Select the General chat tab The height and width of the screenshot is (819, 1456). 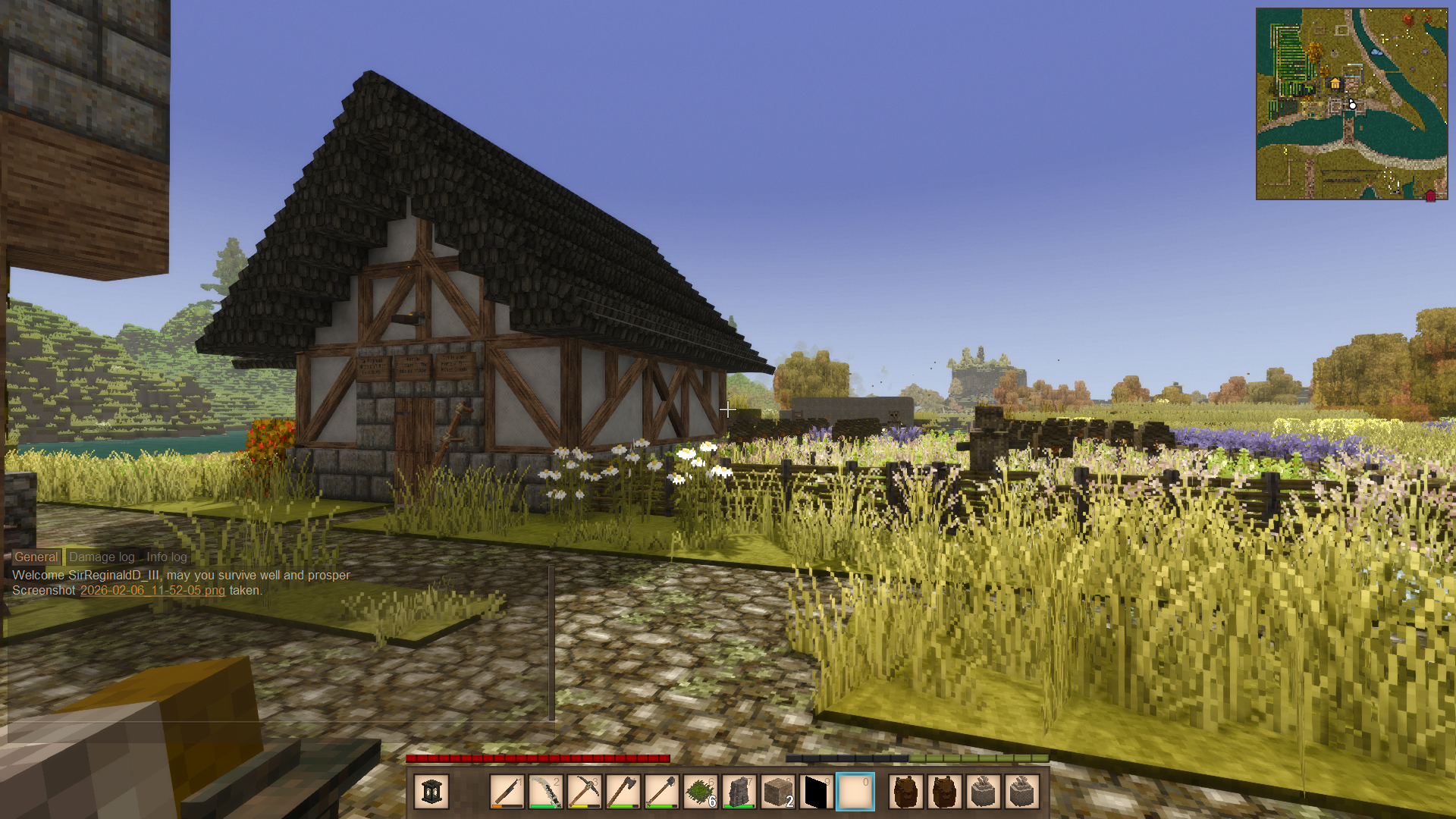pos(36,557)
